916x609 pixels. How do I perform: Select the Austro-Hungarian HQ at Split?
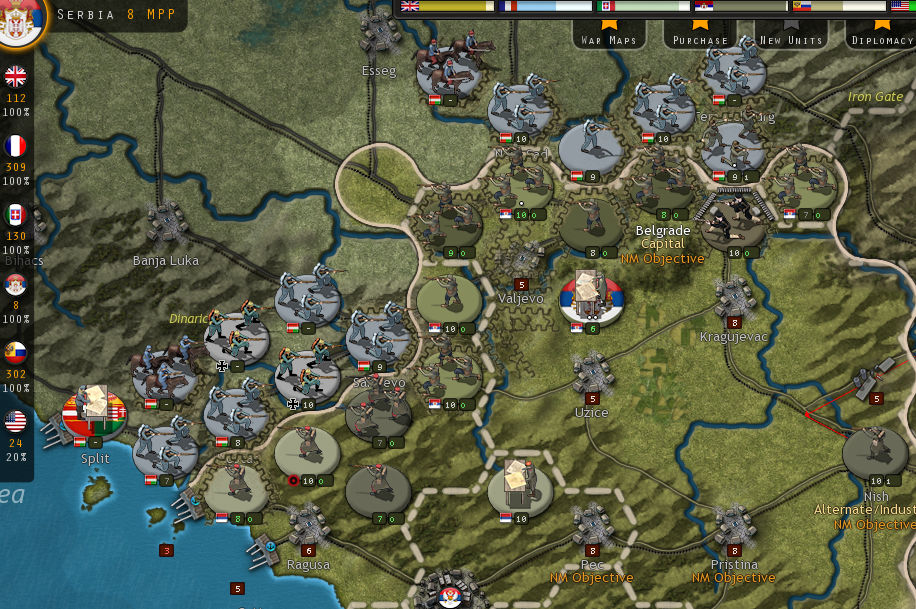[x=94, y=410]
